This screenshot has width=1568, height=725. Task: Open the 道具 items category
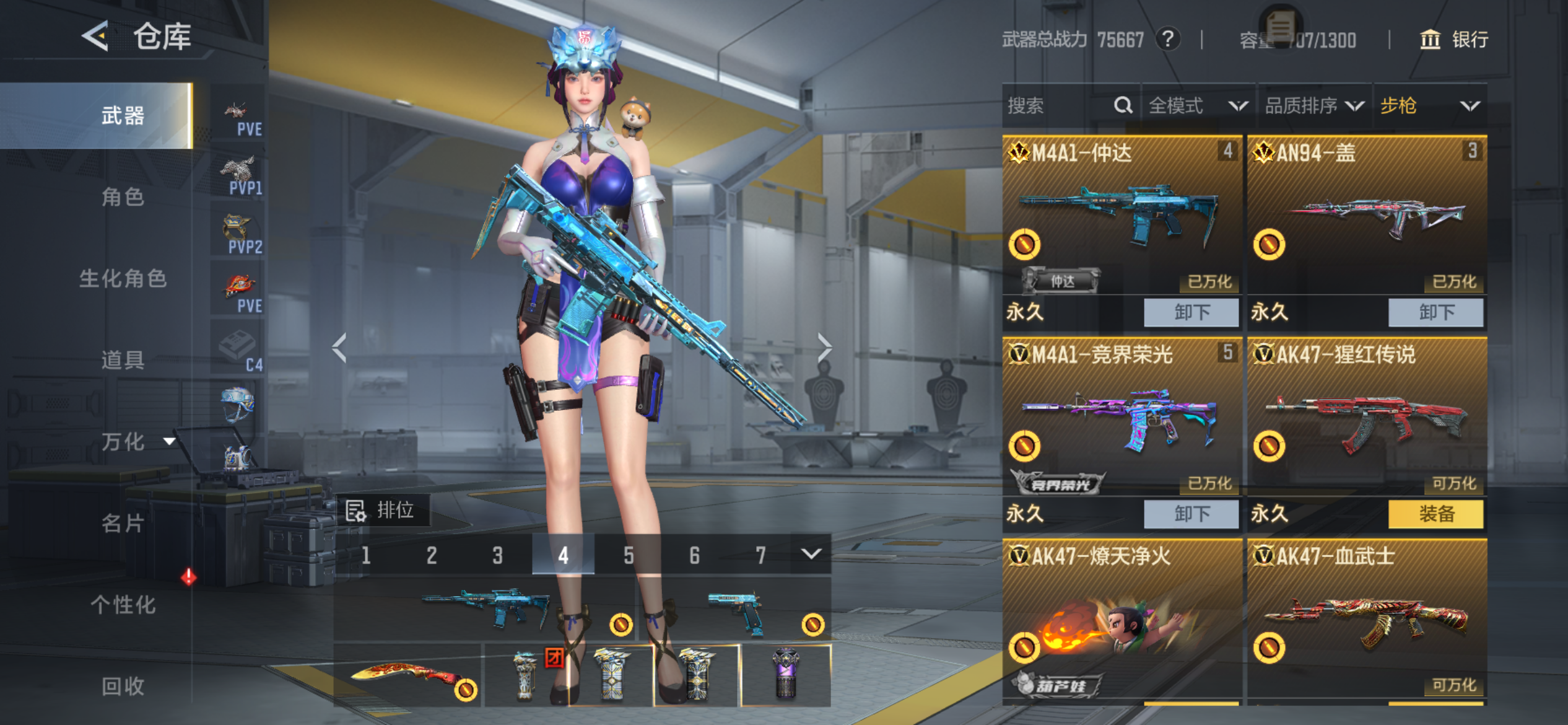(x=123, y=359)
